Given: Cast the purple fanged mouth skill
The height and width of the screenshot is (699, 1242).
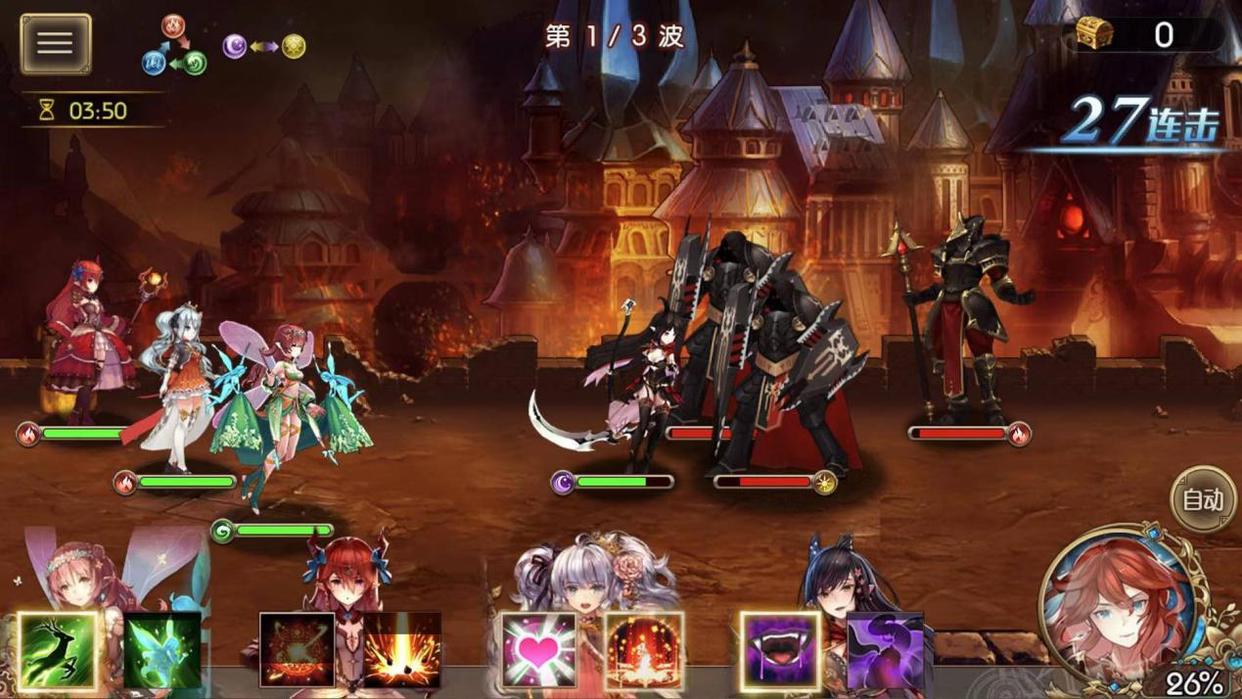Looking at the screenshot, I should [780, 651].
